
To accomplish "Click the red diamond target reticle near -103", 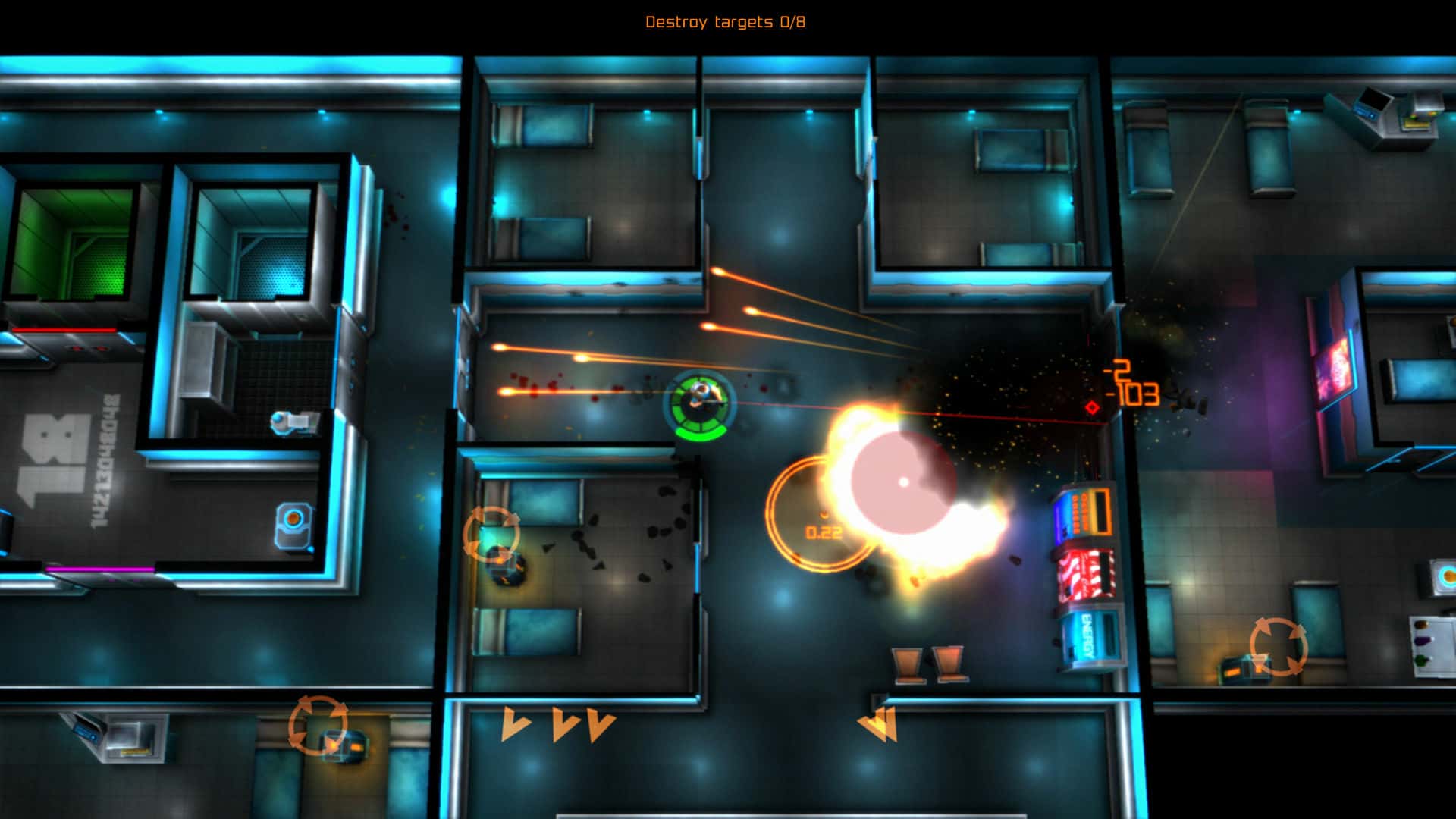I will (1094, 406).
